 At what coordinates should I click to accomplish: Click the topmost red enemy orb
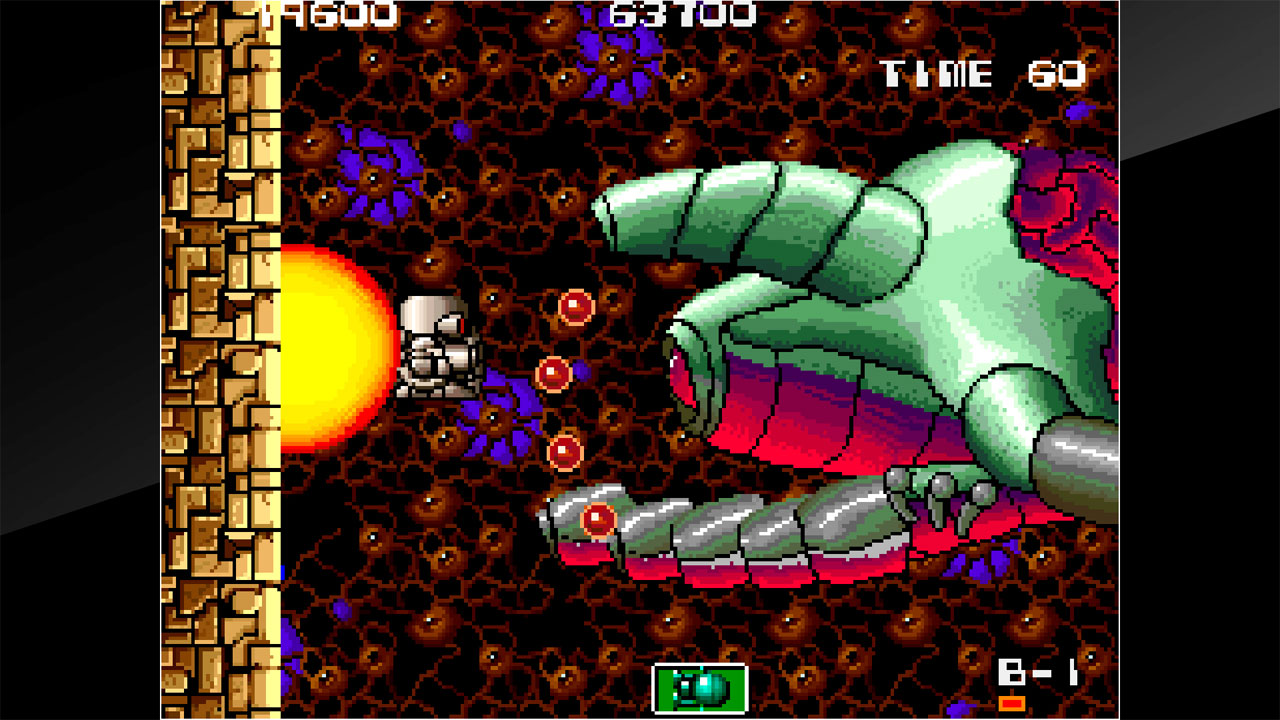pos(573,307)
